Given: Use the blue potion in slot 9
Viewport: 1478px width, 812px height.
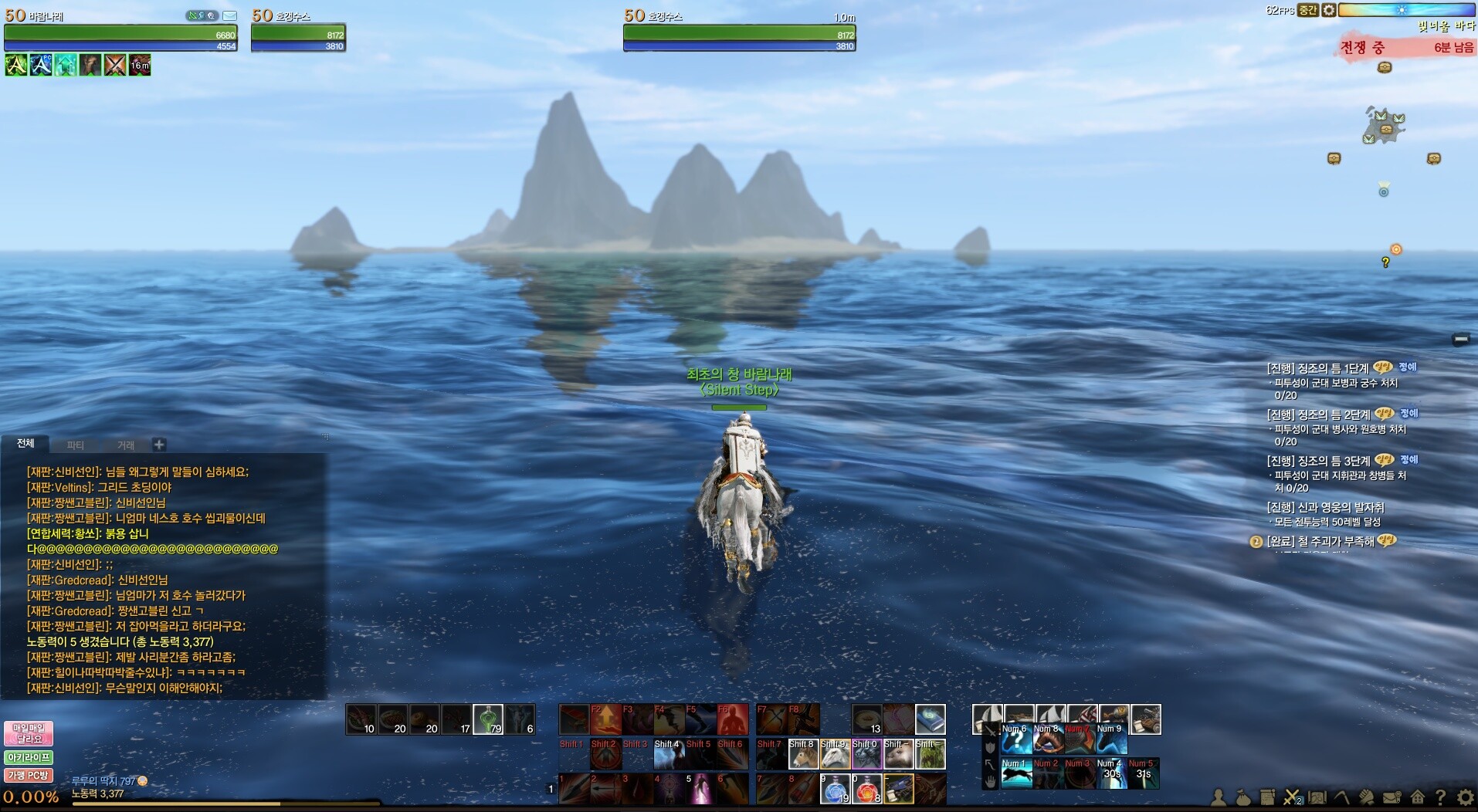Looking at the screenshot, I should coord(835,789).
